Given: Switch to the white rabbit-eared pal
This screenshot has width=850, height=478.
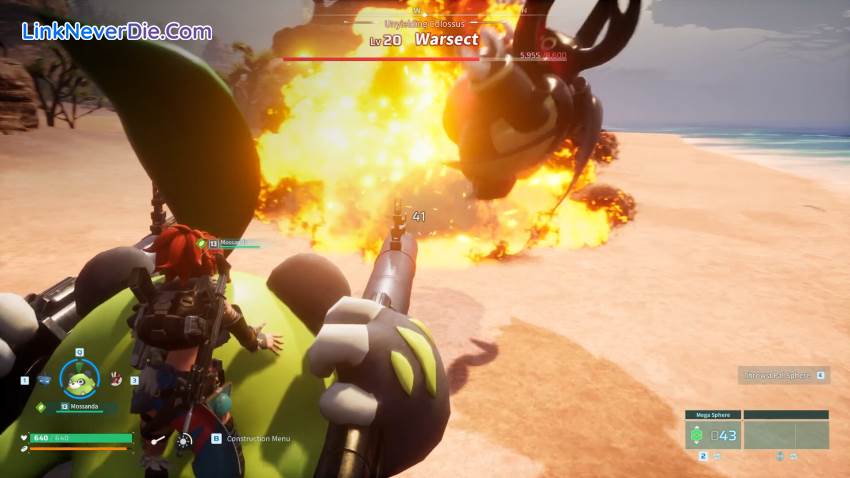Looking at the screenshot, I should 116,378.
